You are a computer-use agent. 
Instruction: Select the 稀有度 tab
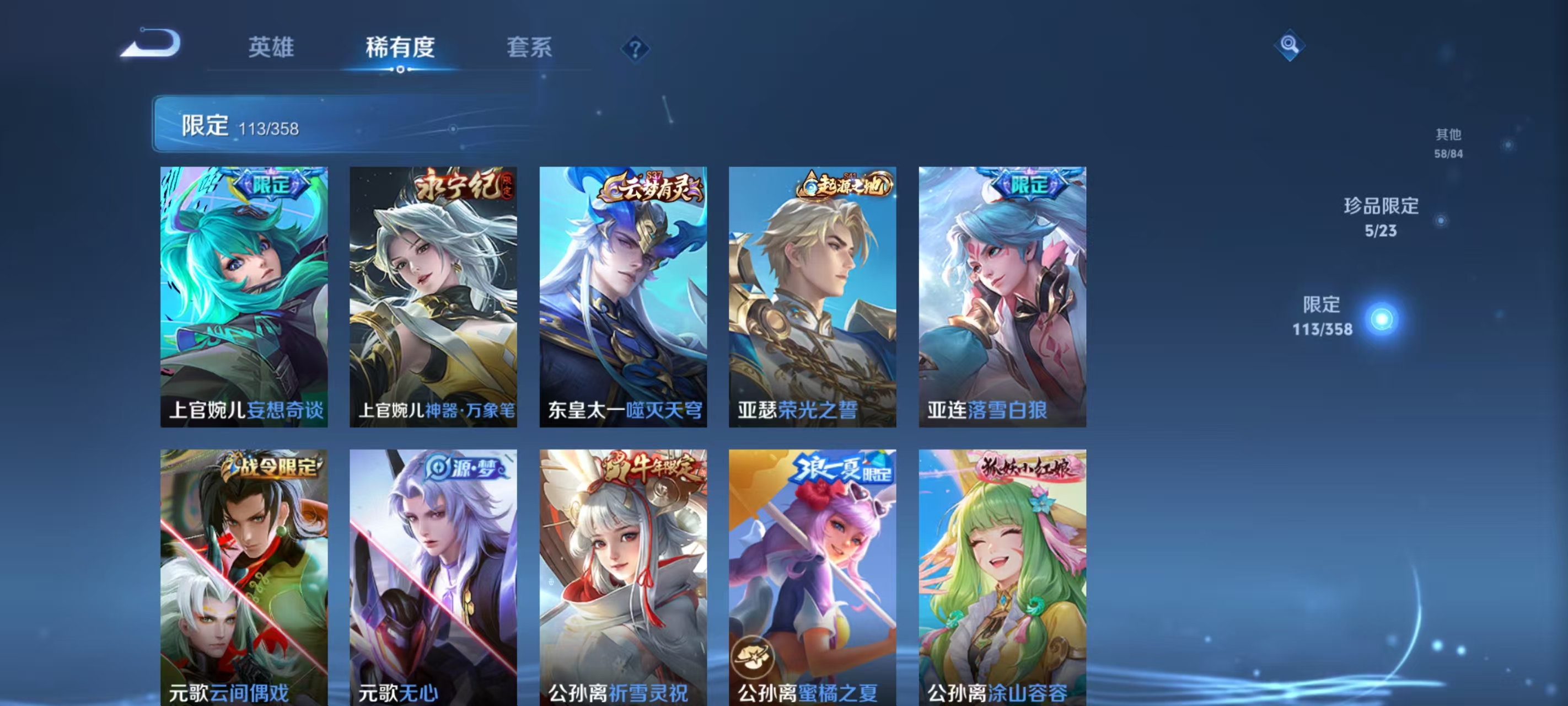click(x=400, y=49)
